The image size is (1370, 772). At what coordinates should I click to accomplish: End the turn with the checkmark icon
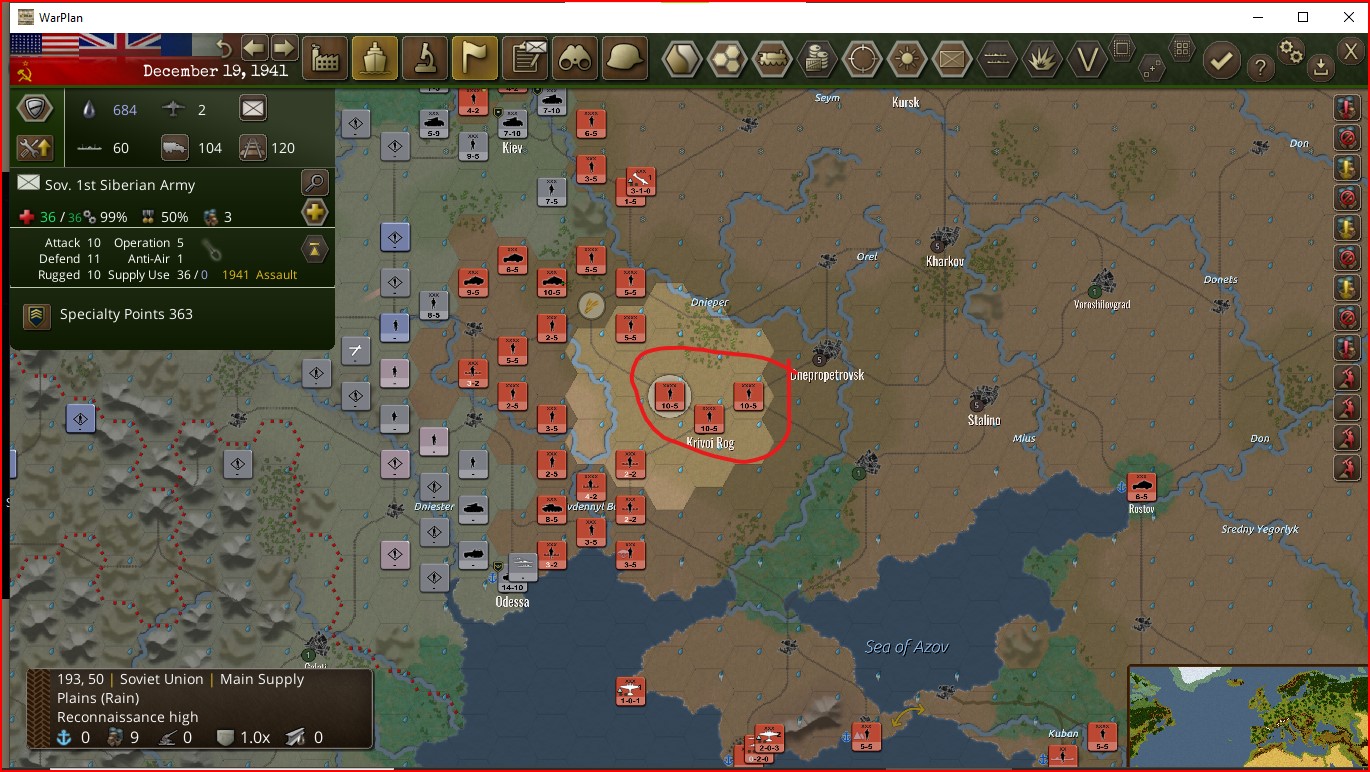pos(1222,60)
